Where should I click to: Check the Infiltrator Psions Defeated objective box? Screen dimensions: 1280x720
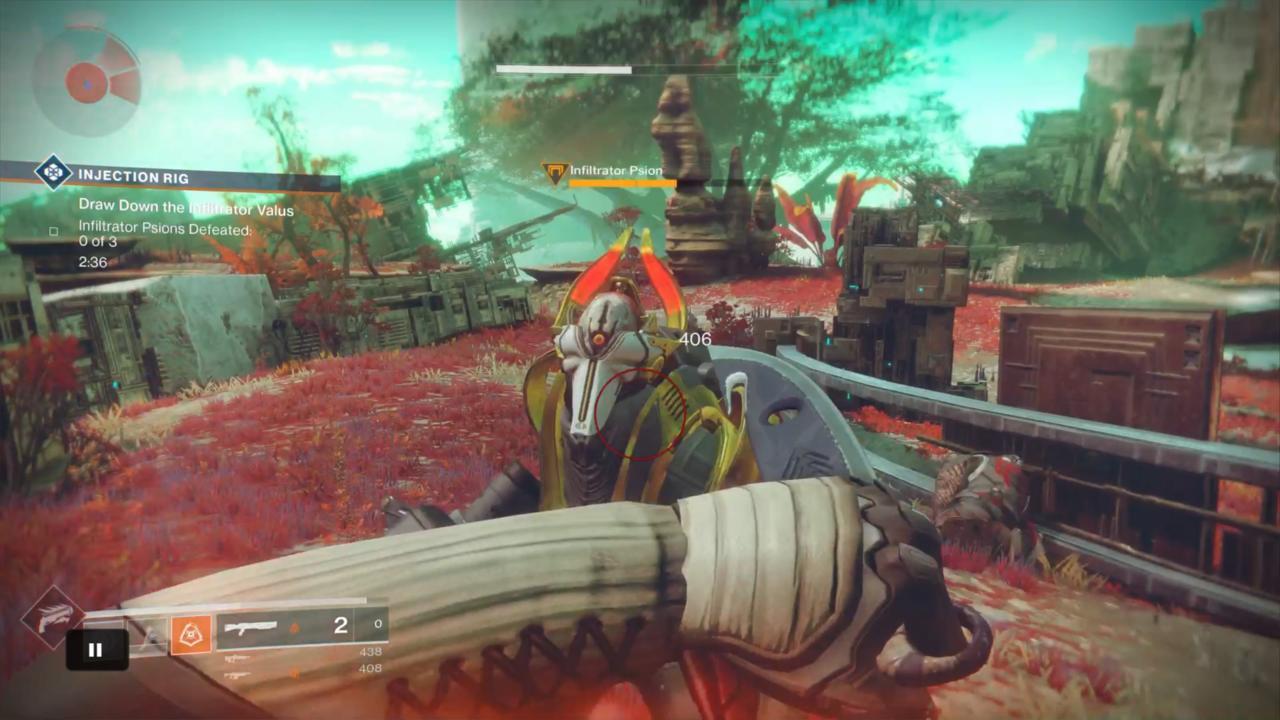pyautogui.click(x=53, y=231)
